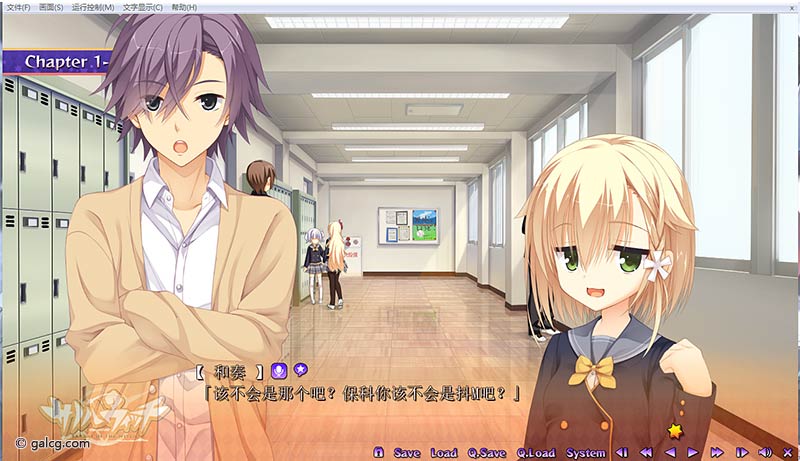Open the Save menu

407,453
